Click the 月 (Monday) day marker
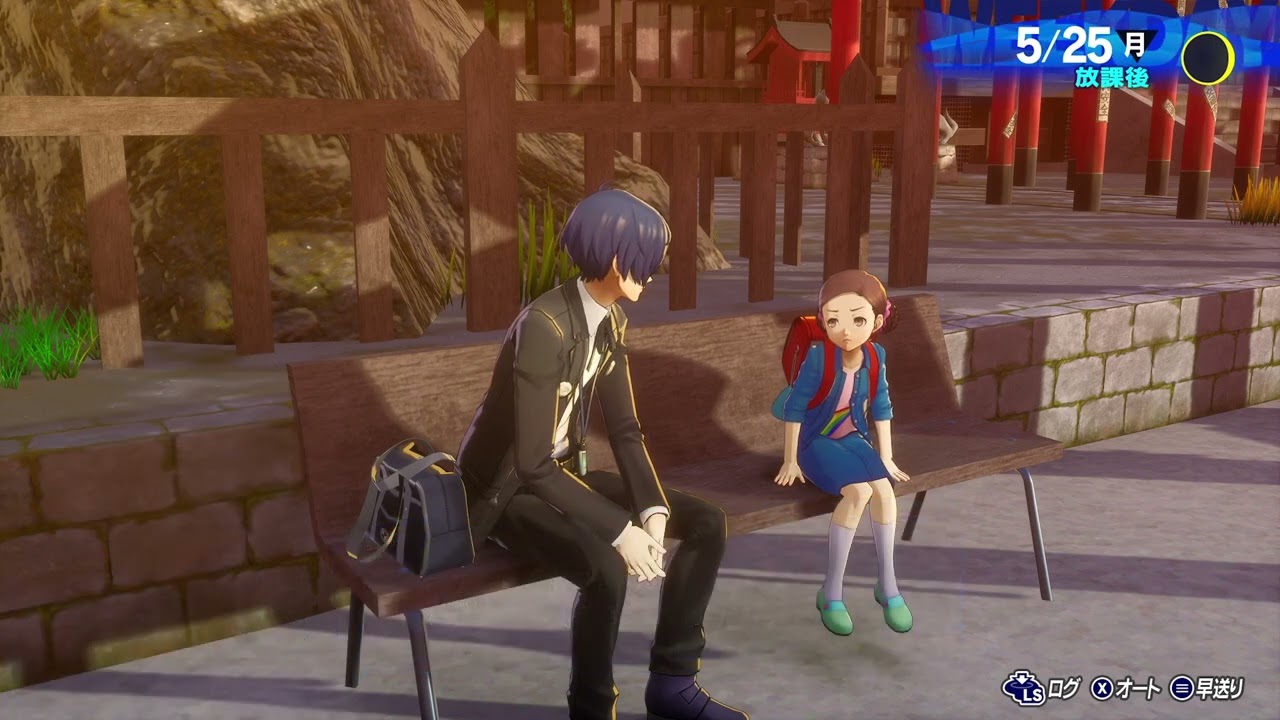 [x=1134, y=42]
